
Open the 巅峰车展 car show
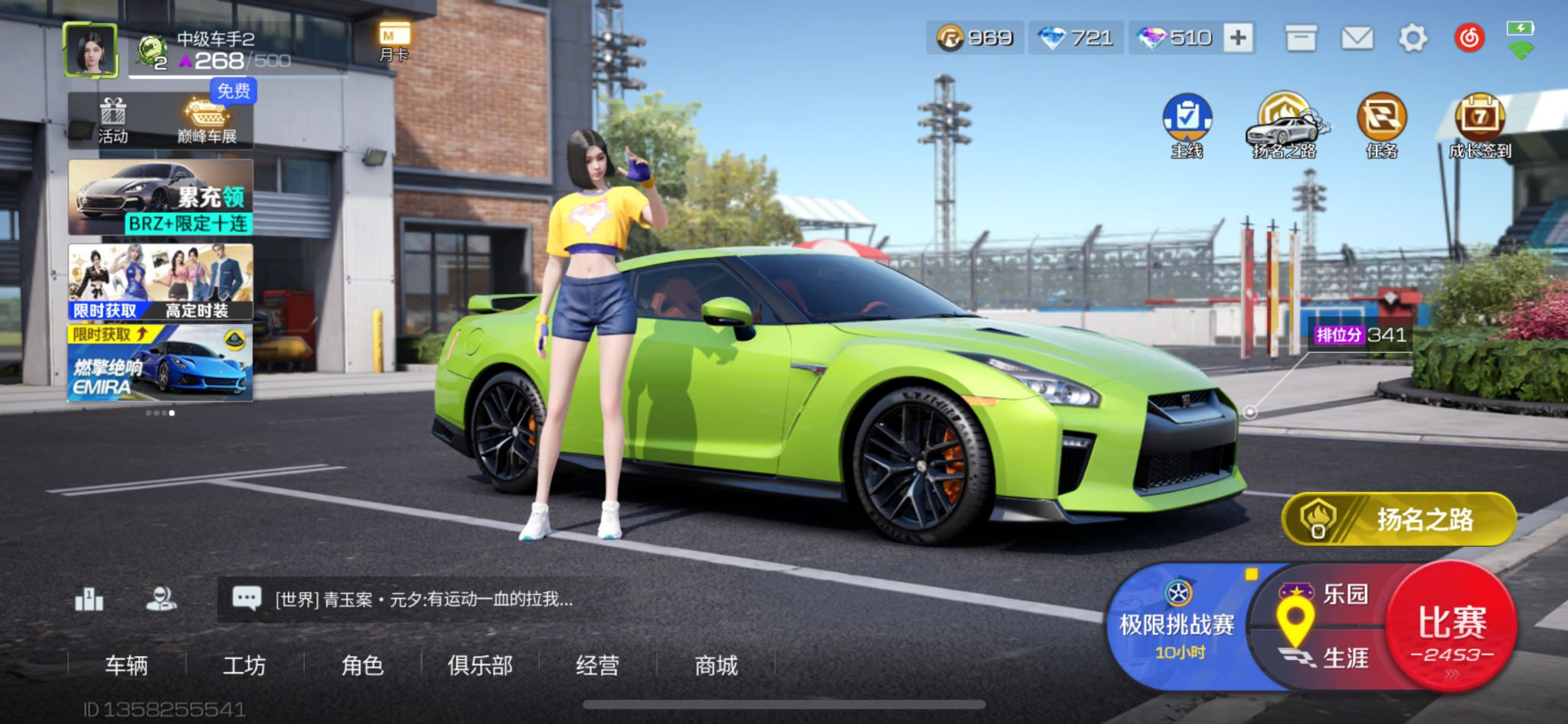coord(207,121)
